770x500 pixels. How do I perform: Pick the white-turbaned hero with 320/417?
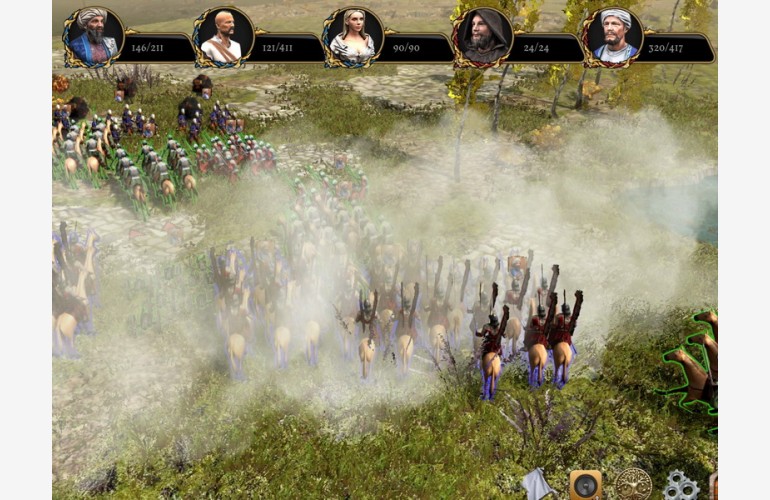[x=612, y=38]
